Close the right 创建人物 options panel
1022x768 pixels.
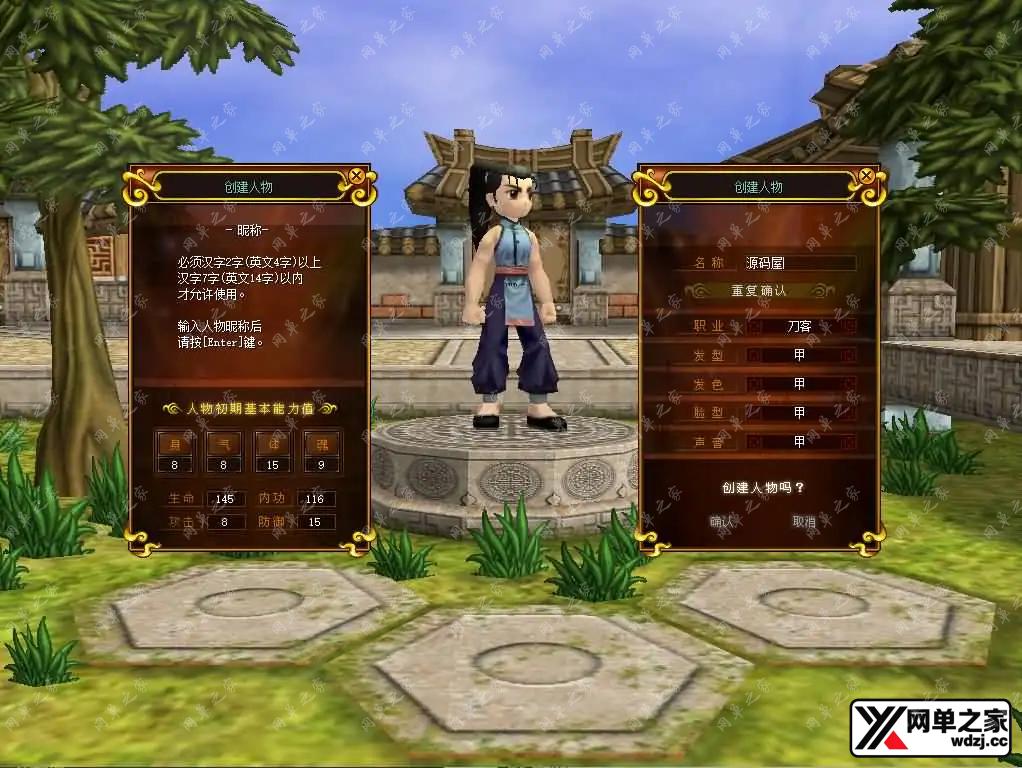(865, 176)
